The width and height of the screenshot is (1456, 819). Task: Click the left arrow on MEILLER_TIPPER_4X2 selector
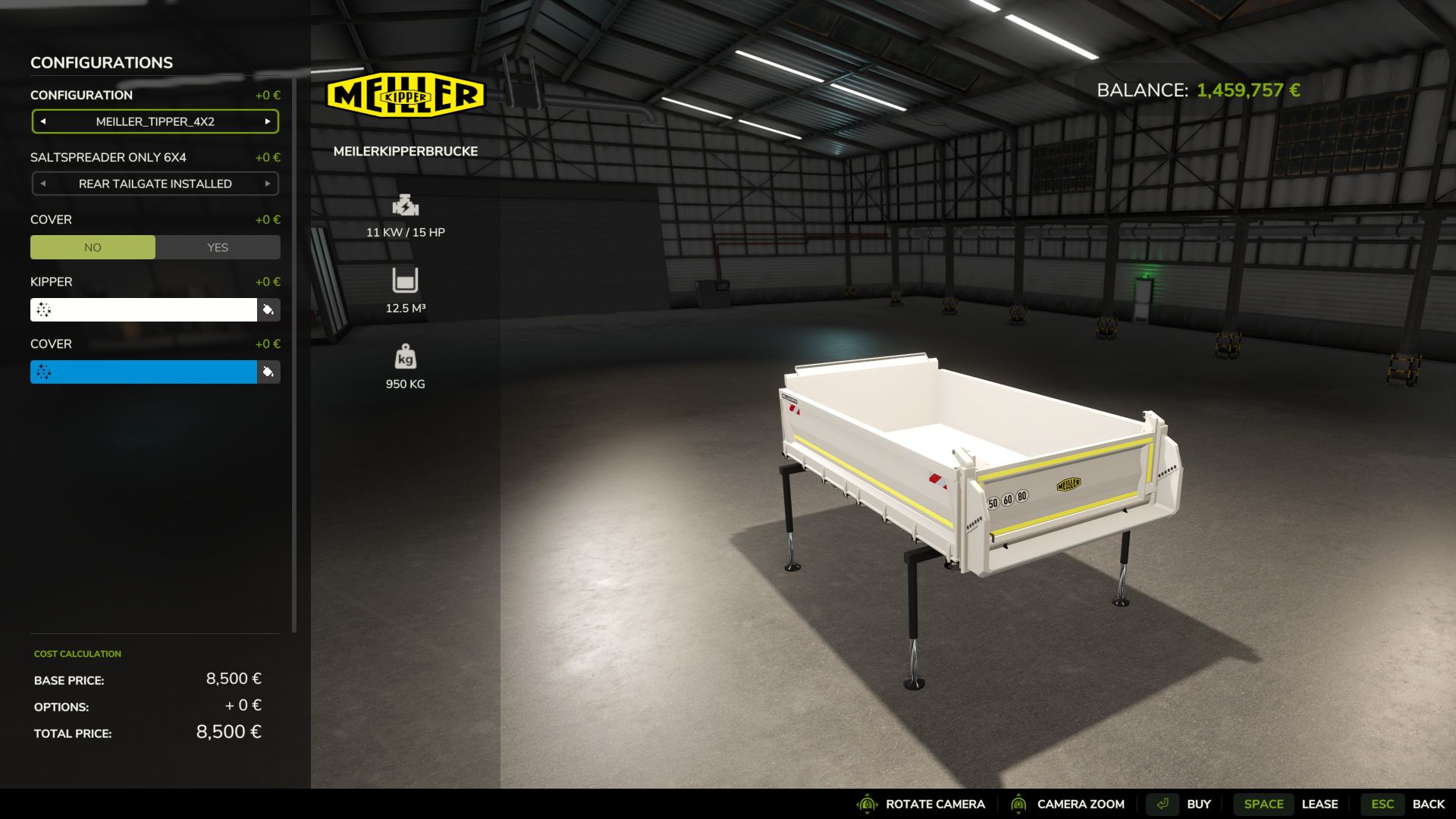click(x=42, y=121)
